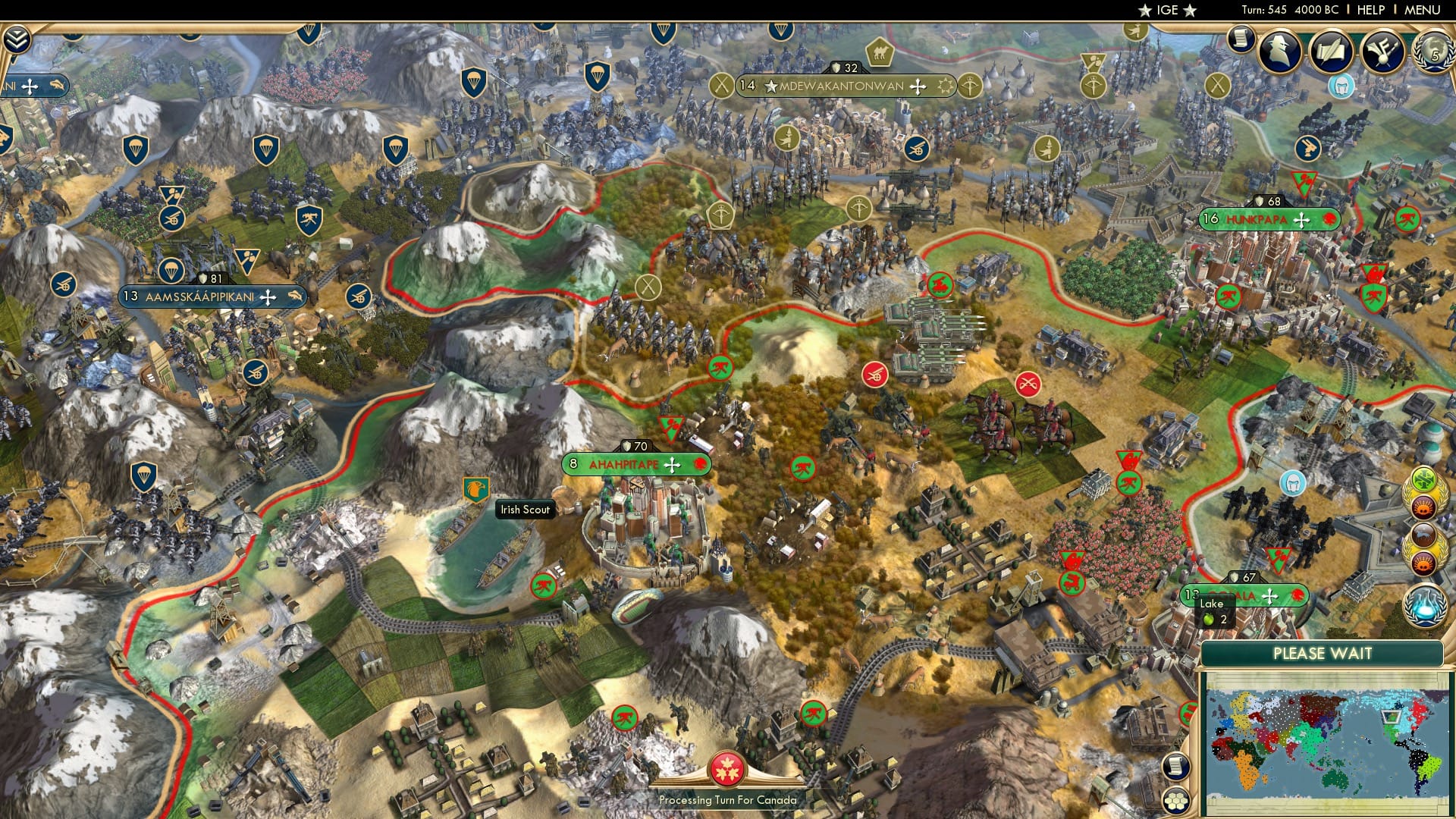The image size is (1456, 819).
Task: Open the Culture overview icon top right
Action: coord(1380,50)
